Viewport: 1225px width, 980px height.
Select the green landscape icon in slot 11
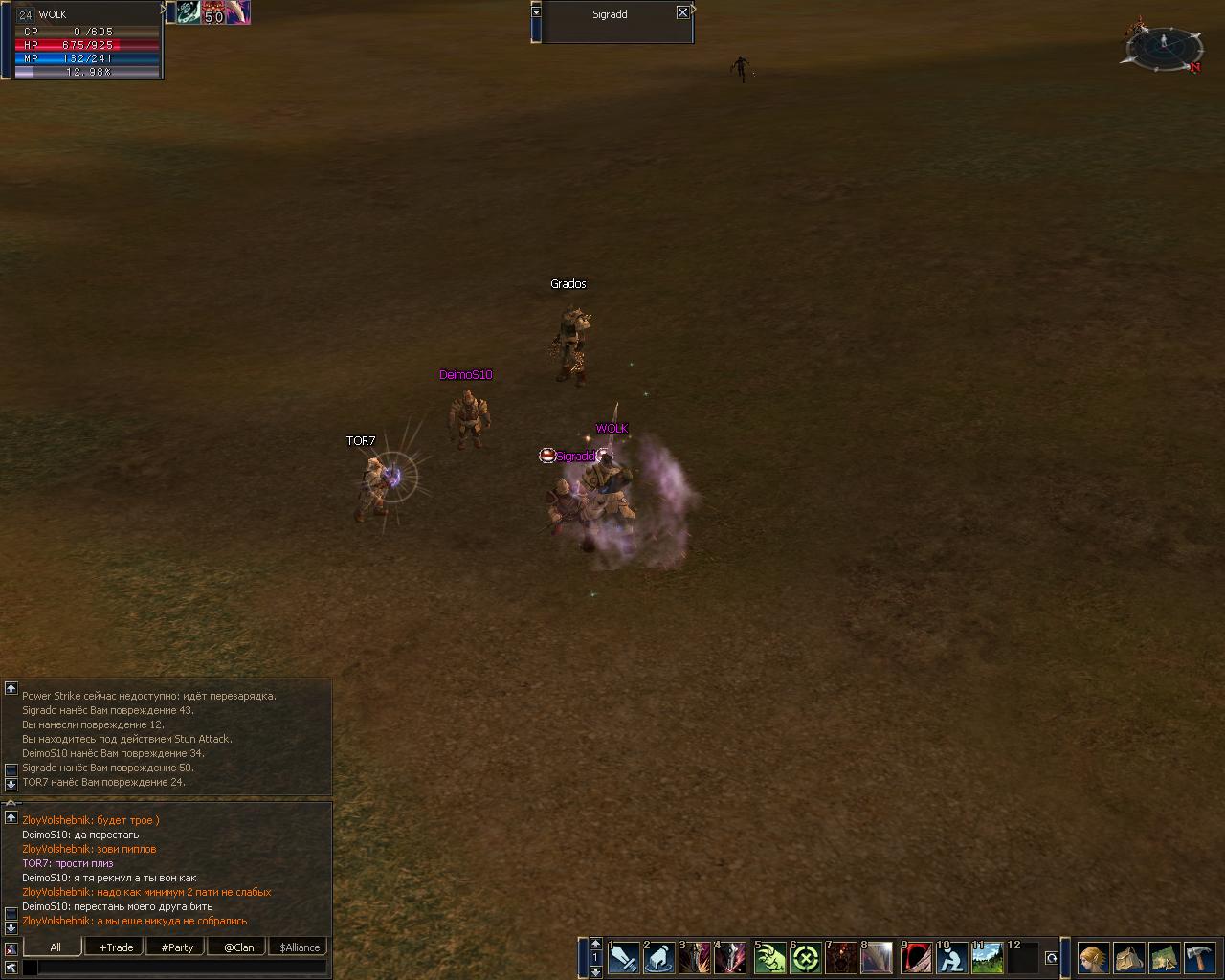point(988,957)
